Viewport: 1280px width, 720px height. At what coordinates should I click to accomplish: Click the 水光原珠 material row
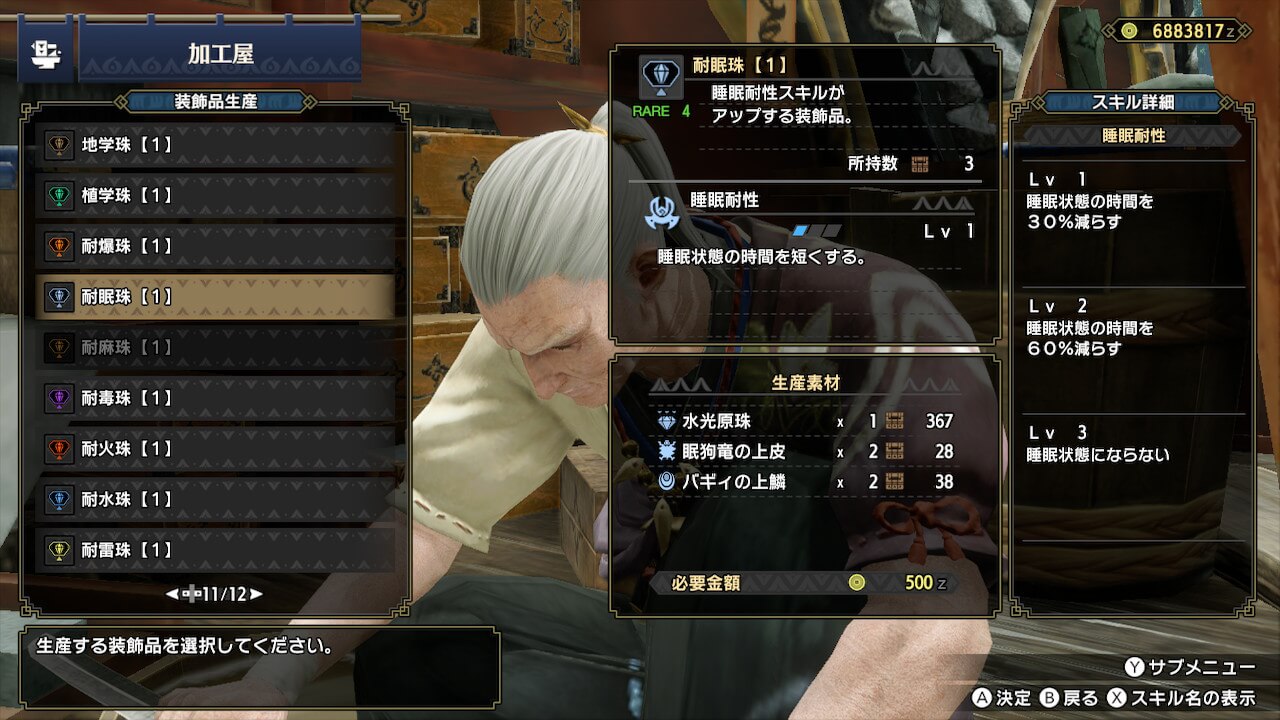click(x=804, y=422)
